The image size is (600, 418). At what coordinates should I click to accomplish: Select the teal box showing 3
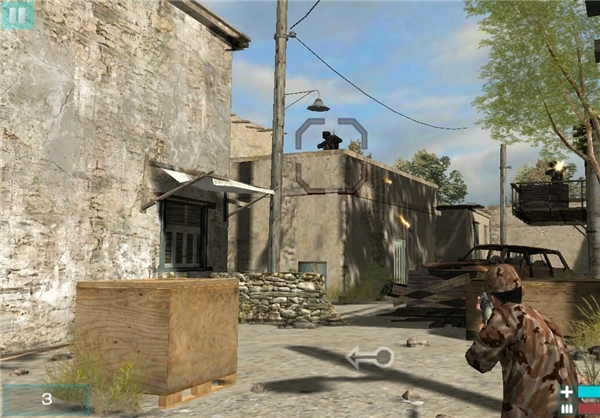[x=46, y=399]
